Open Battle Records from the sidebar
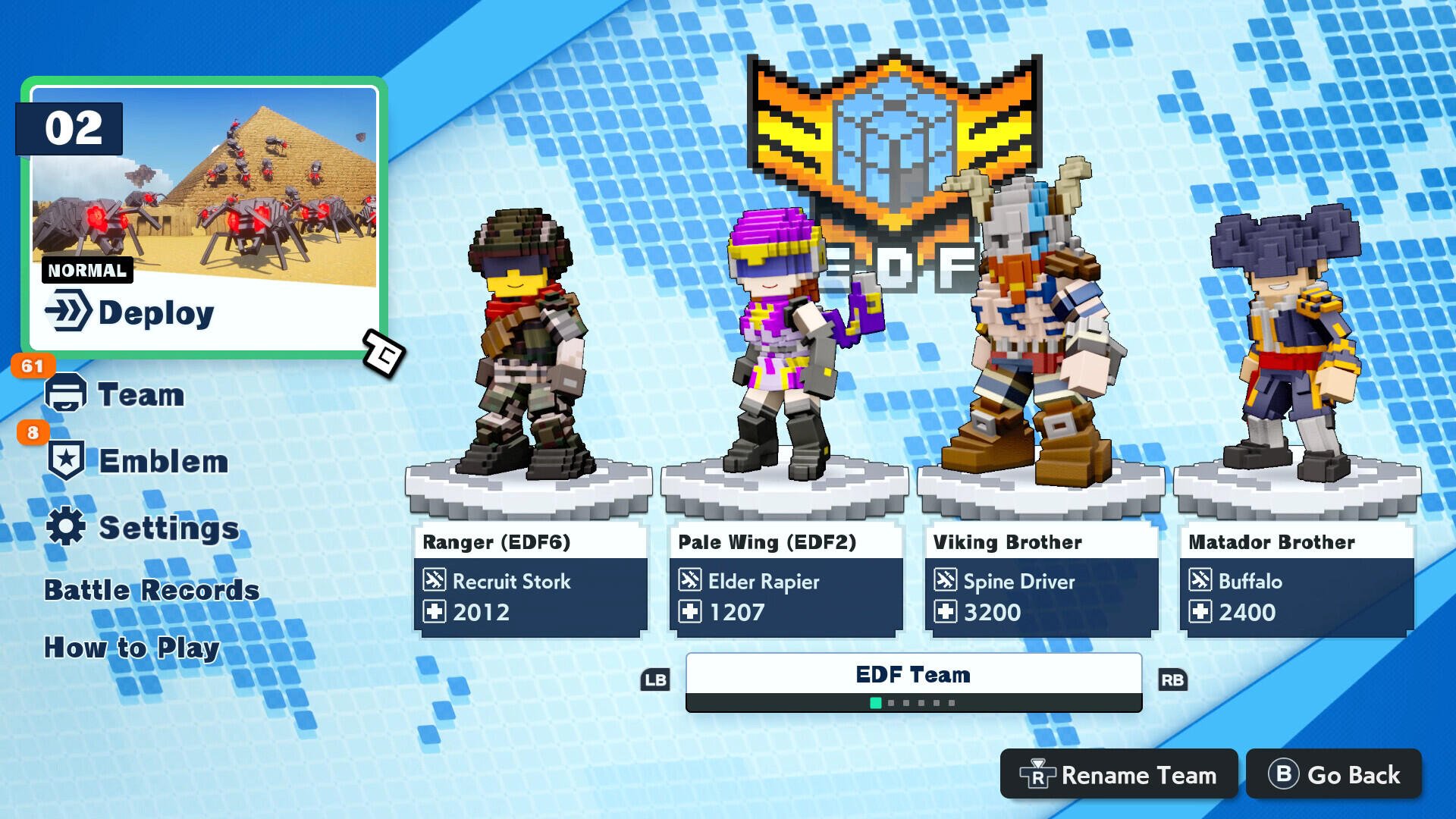 [x=151, y=590]
